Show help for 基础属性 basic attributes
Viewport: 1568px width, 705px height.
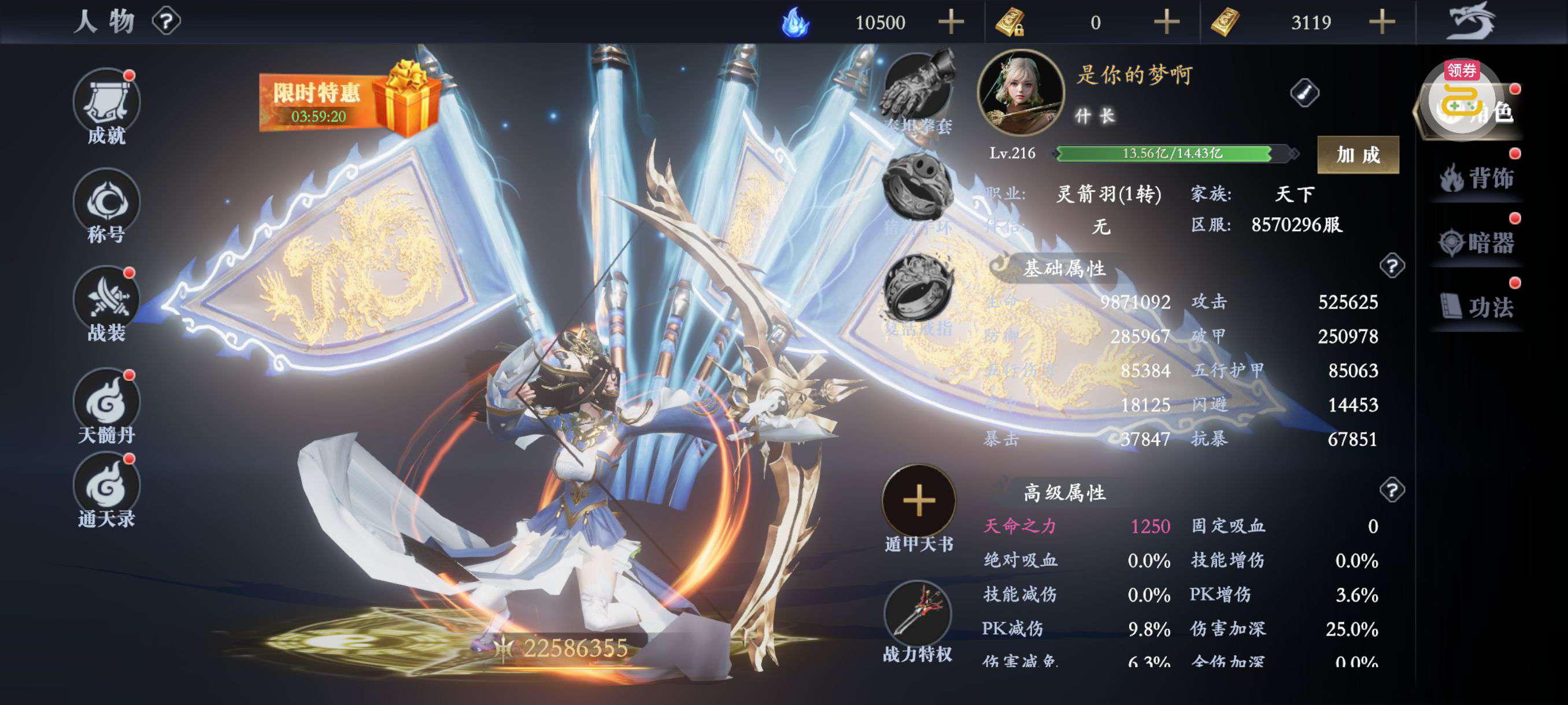pos(1392,266)
